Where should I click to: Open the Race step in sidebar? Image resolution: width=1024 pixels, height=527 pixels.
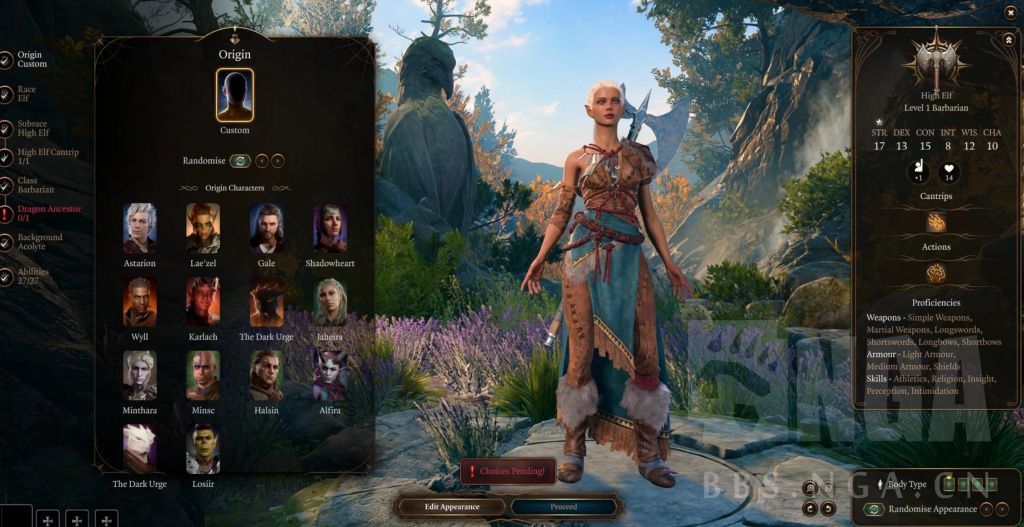[26, 94]
